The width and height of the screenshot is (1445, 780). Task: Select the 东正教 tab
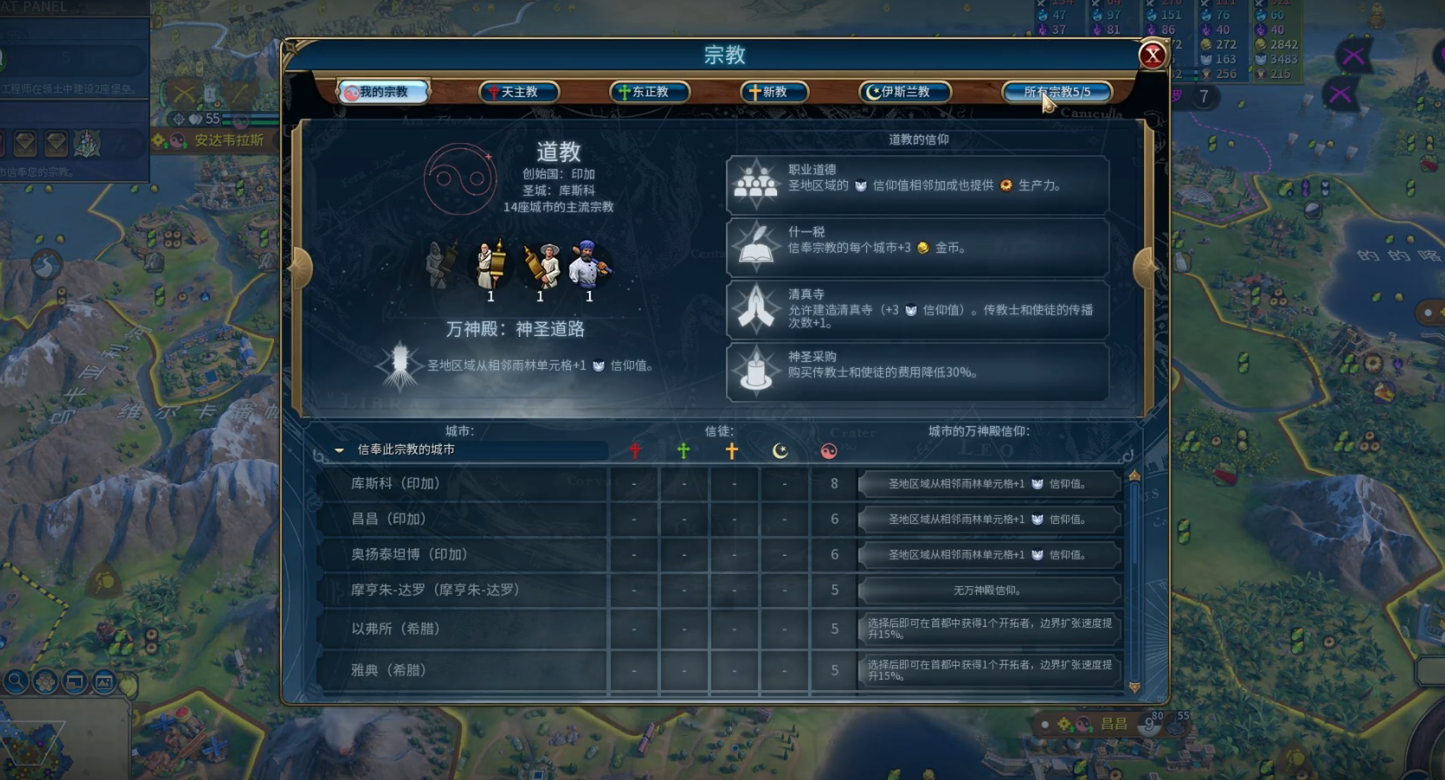(649, 92)
